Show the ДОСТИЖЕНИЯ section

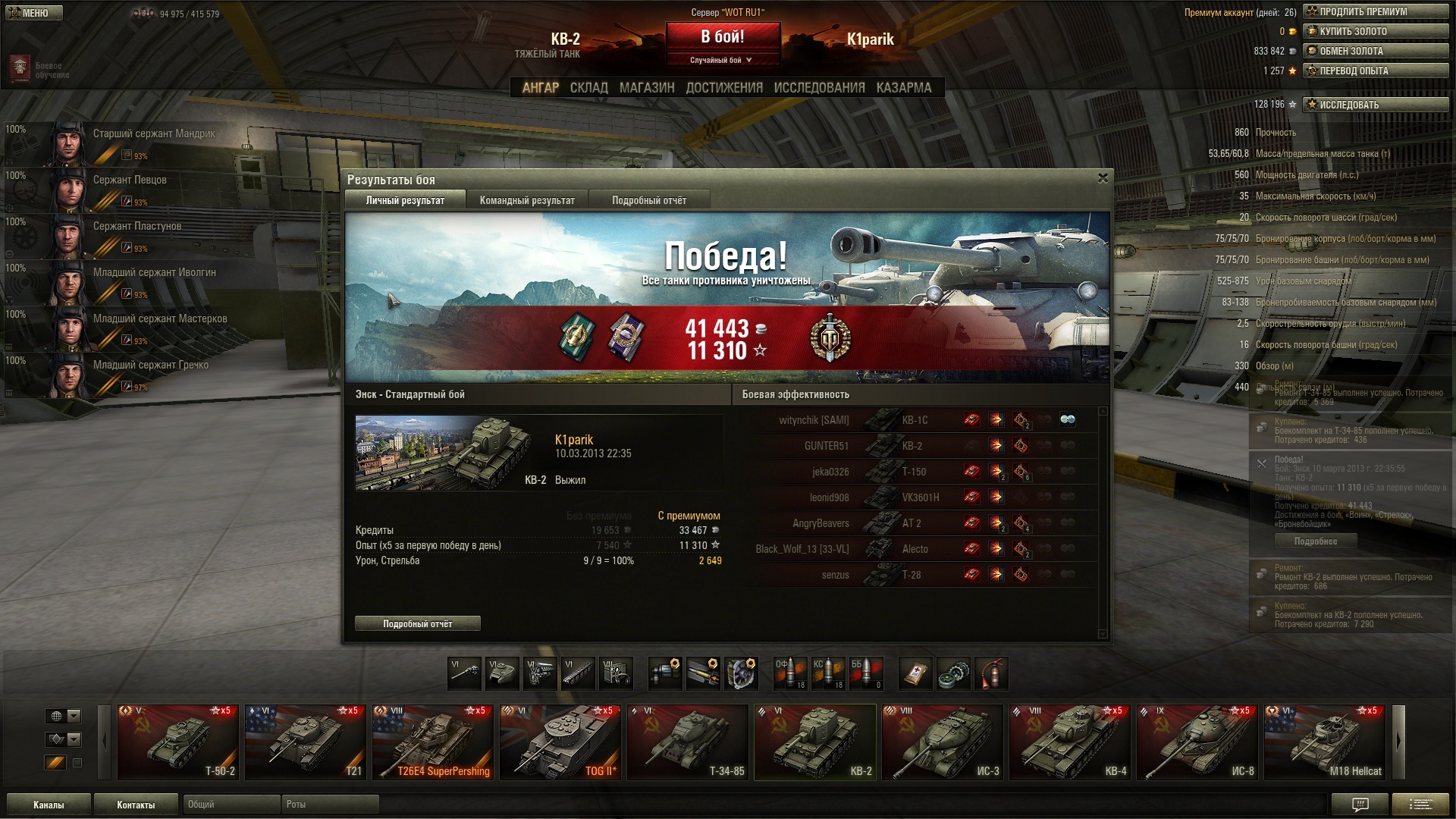724,88
